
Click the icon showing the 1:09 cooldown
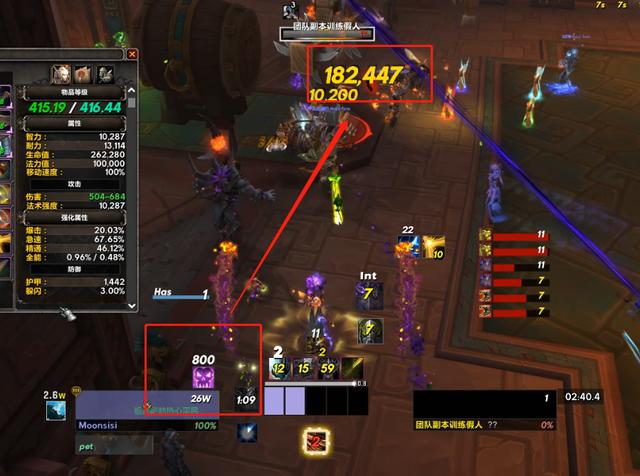[245, 401]
